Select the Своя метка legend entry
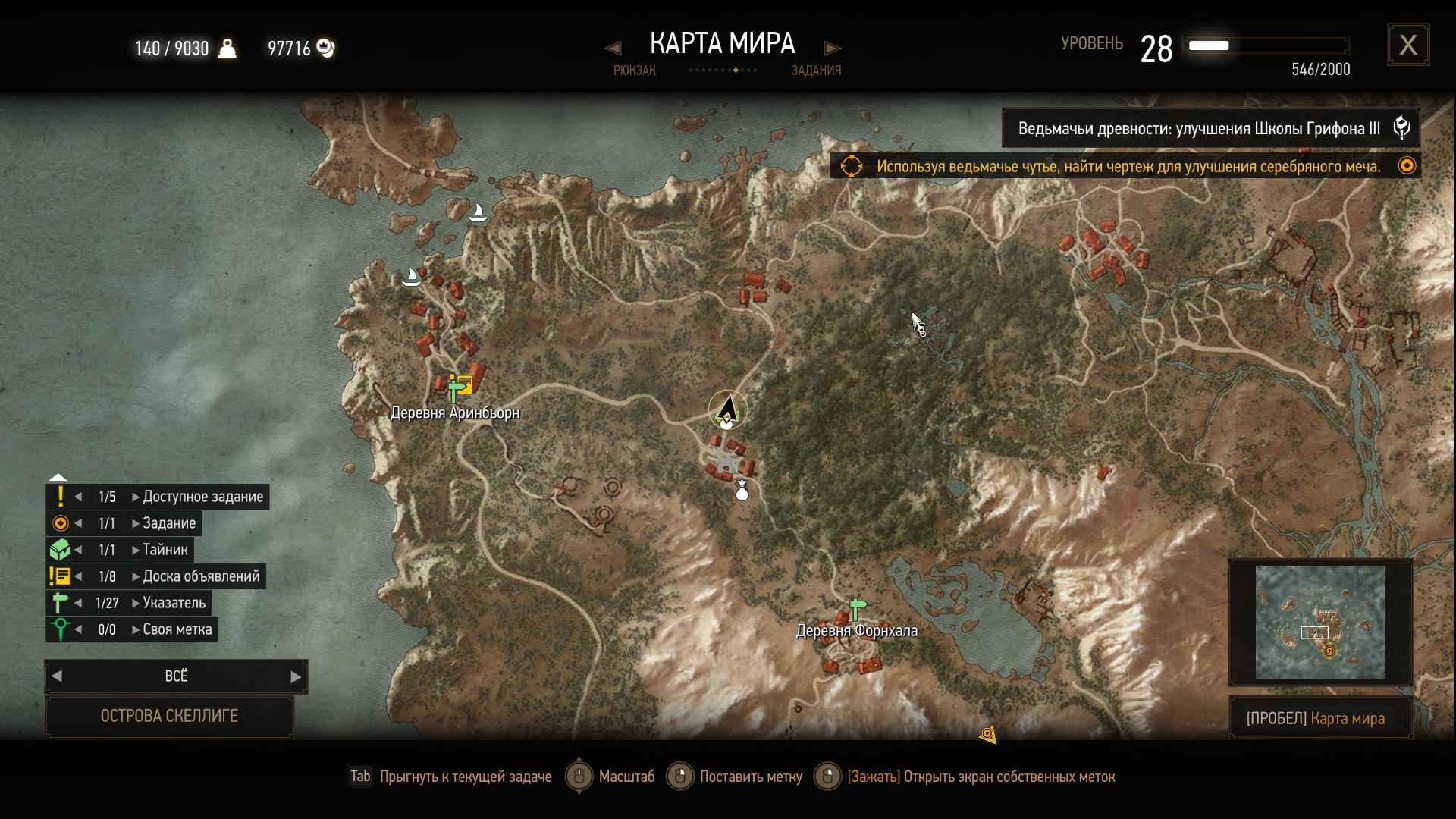Image resolution: width=1456 pixels, height=819 pixels. 177,629
